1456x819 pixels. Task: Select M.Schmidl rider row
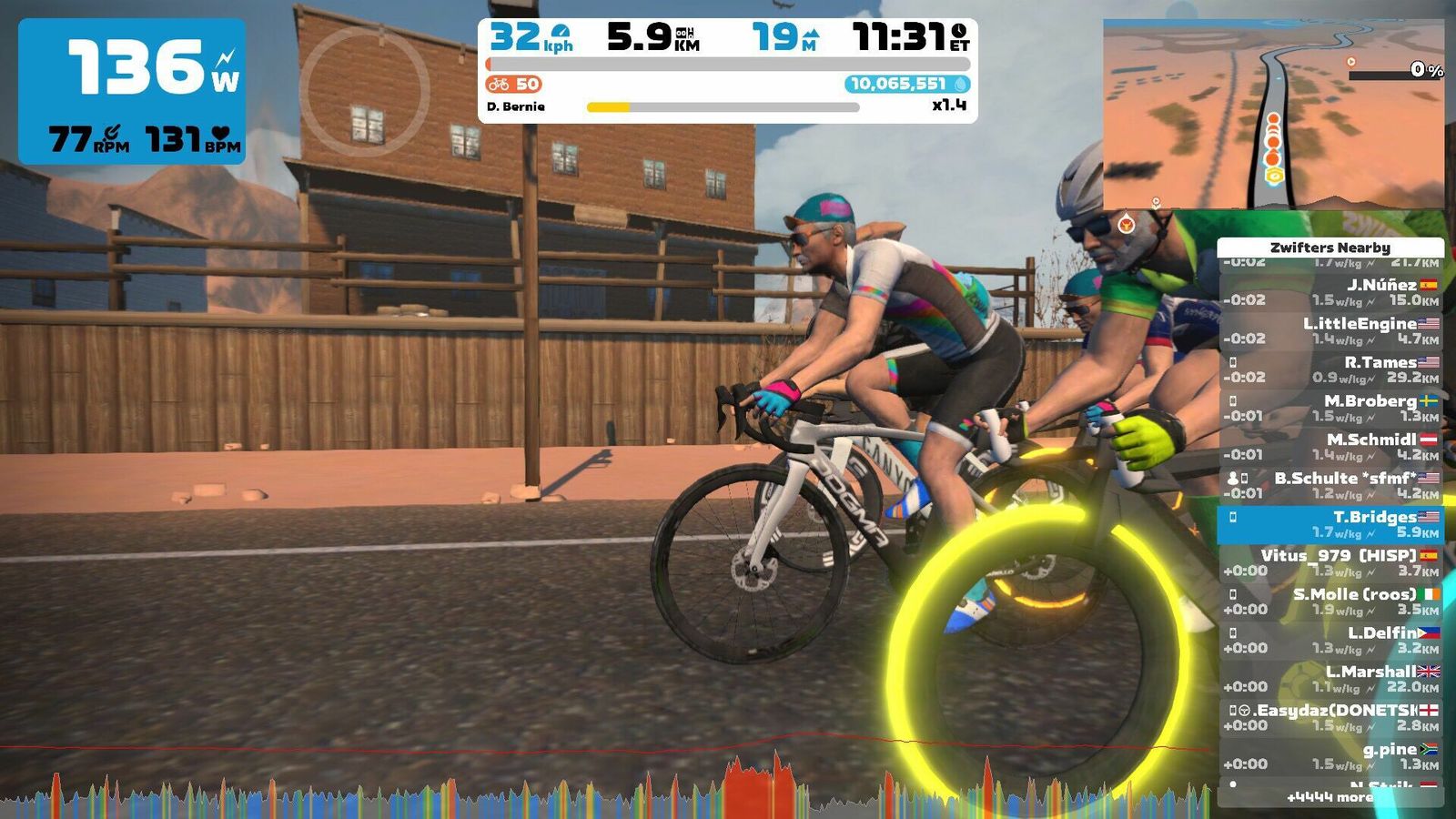coord(1330,447)
